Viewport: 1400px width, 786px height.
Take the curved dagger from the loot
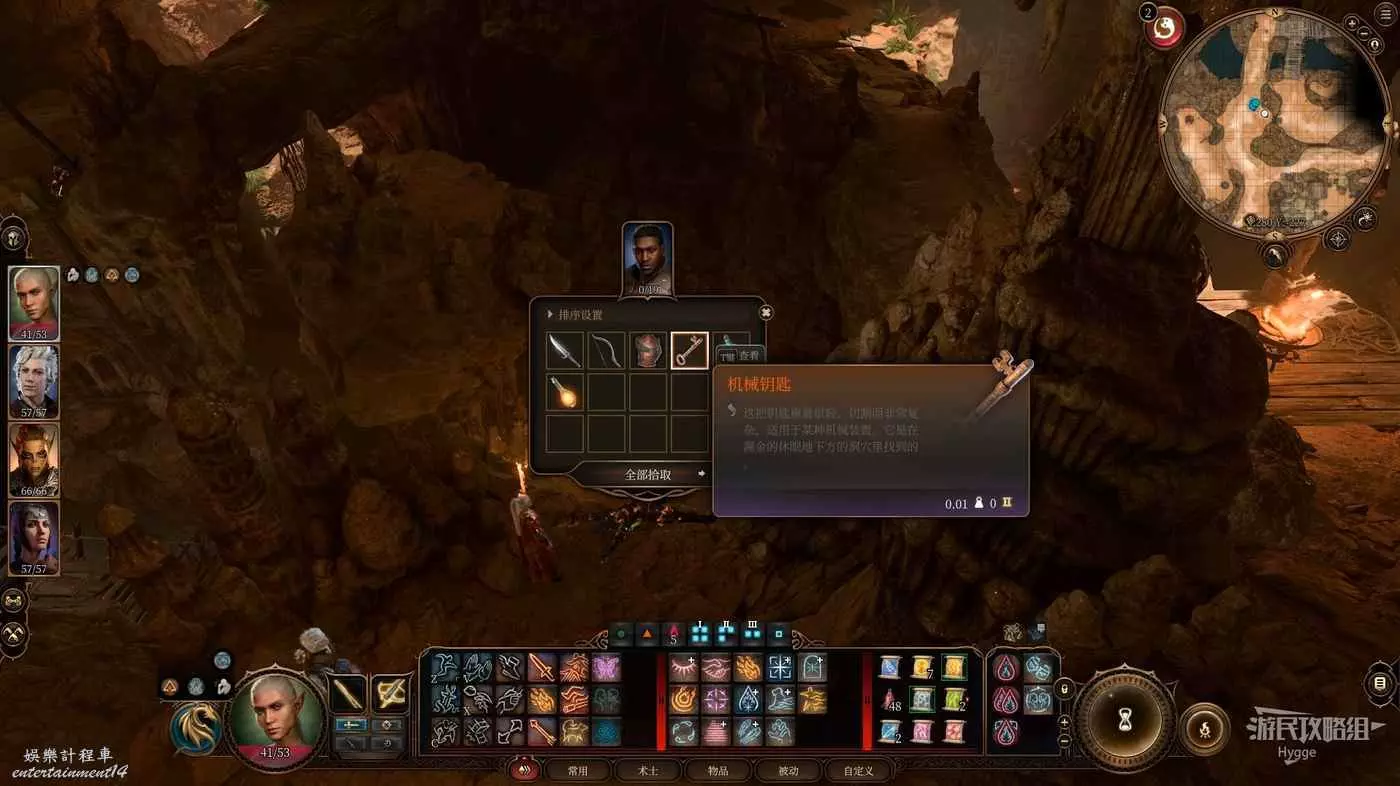click(565, 351)
